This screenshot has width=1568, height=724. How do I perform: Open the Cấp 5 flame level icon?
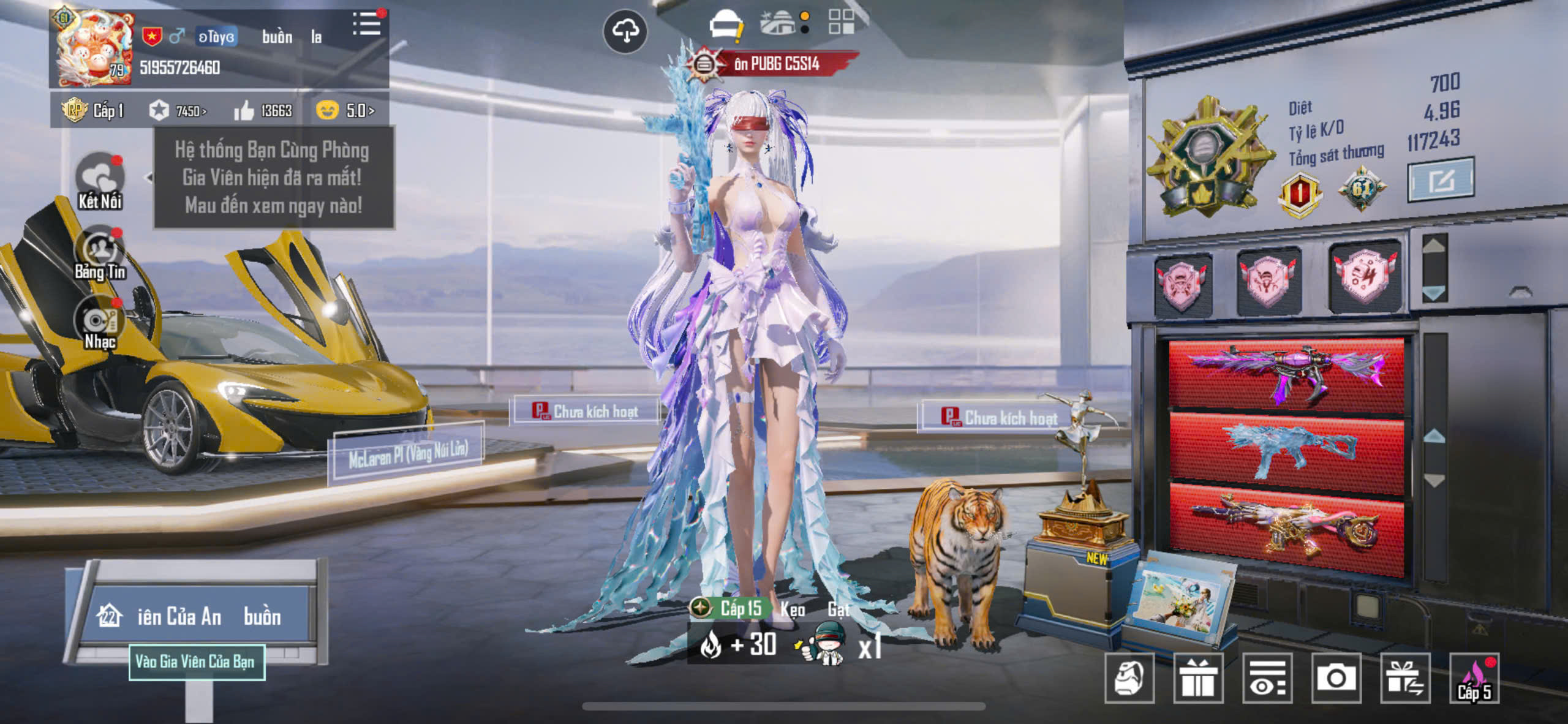point(1474,678)
